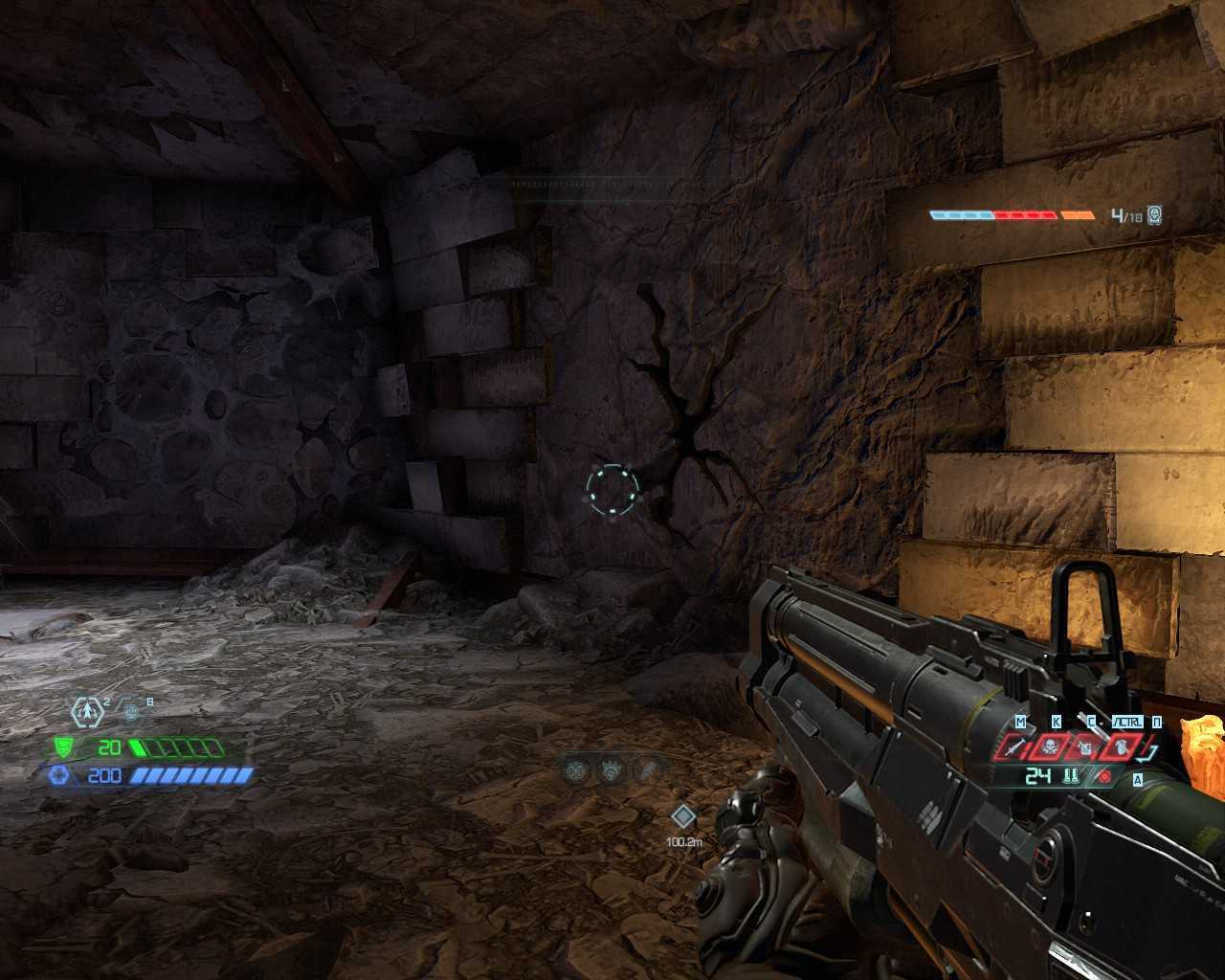The image size is (1225, 980).
Task: Select the diamond objective waypoint marker
Action: coord(682,817)
